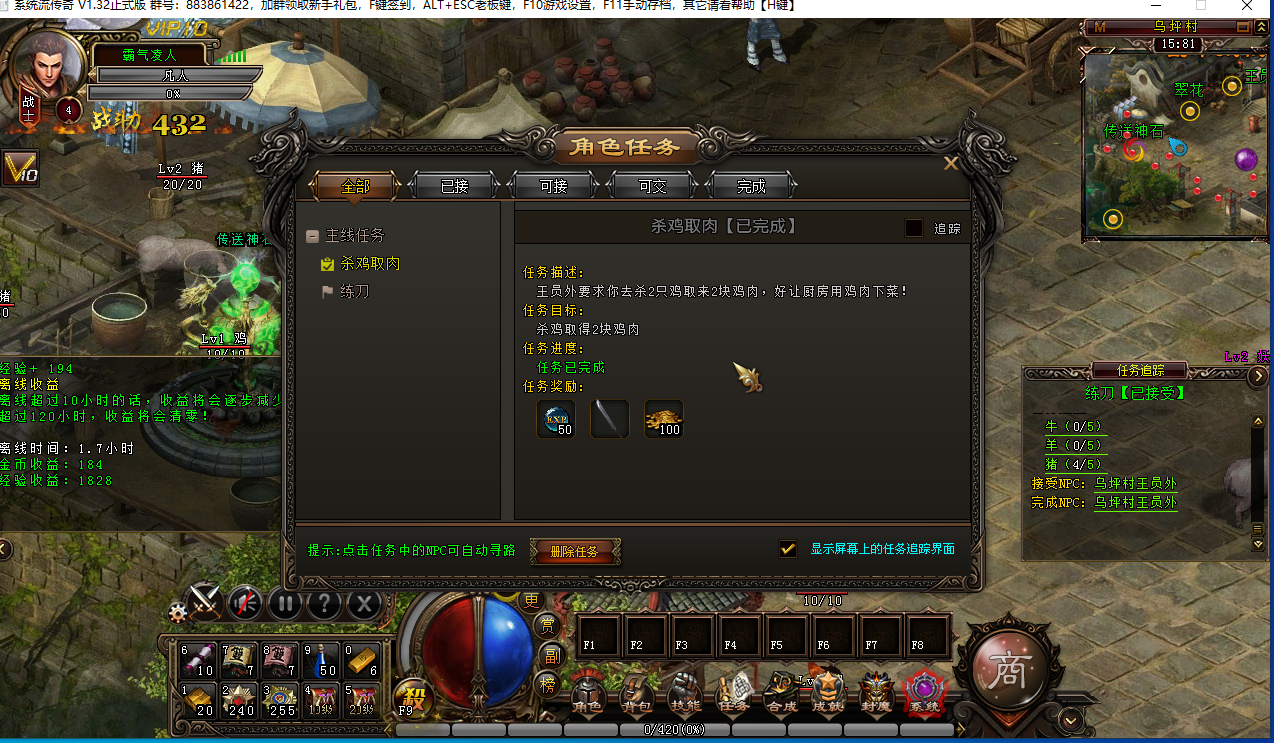Switch to the 已接 tab
The image size is (1274, 743).
point(454,186)
